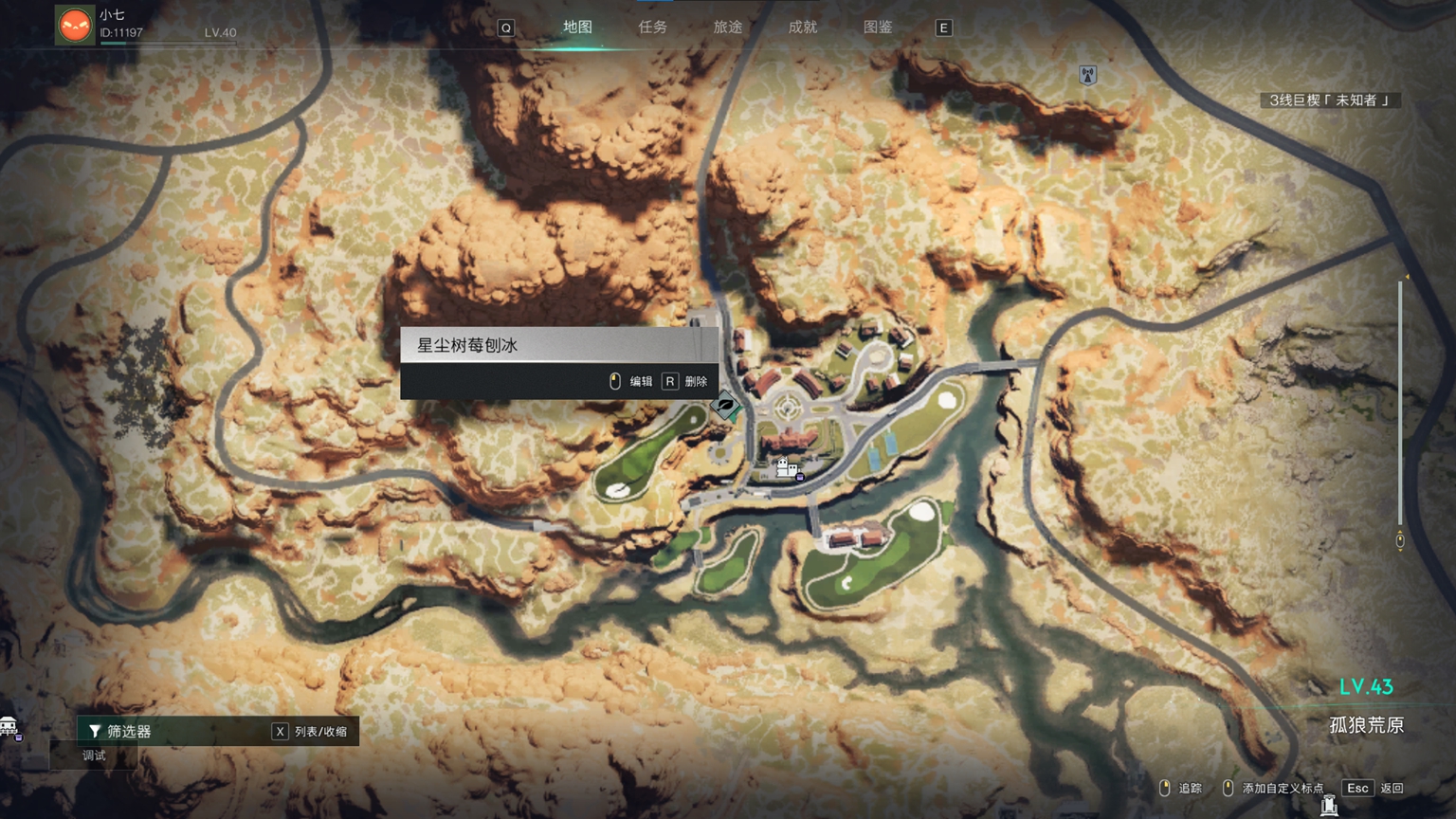
Task: Adjust the map zoom slider
Action: tap(1400, 408)
